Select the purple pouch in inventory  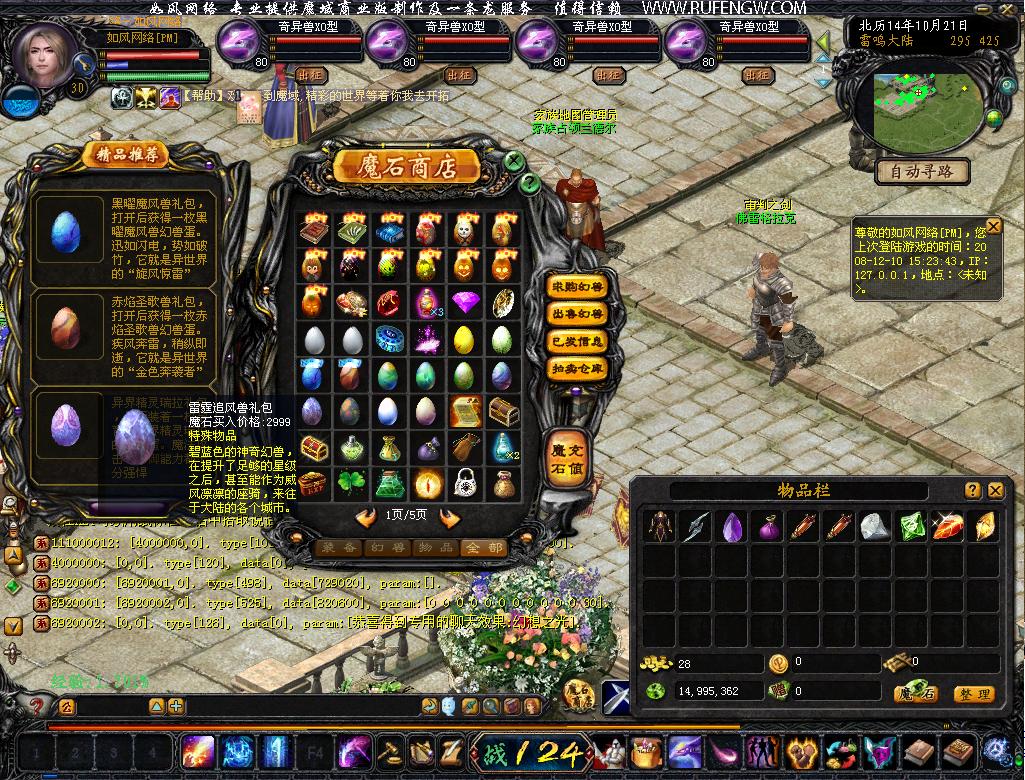[x=767, y=527]
